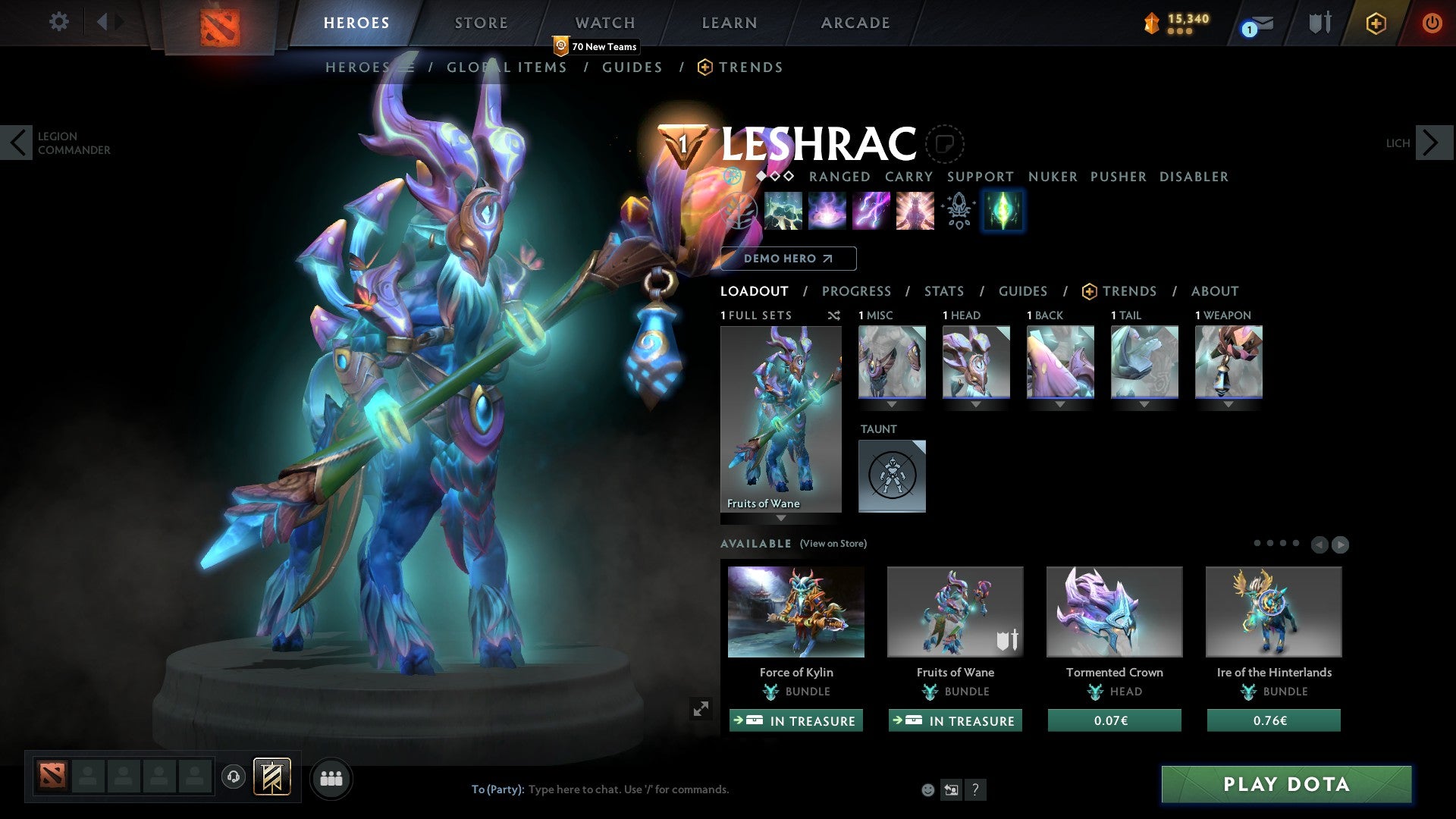1456x819 pixels.
Task: Open the Watch menu in the top bar
Action: 604,23
